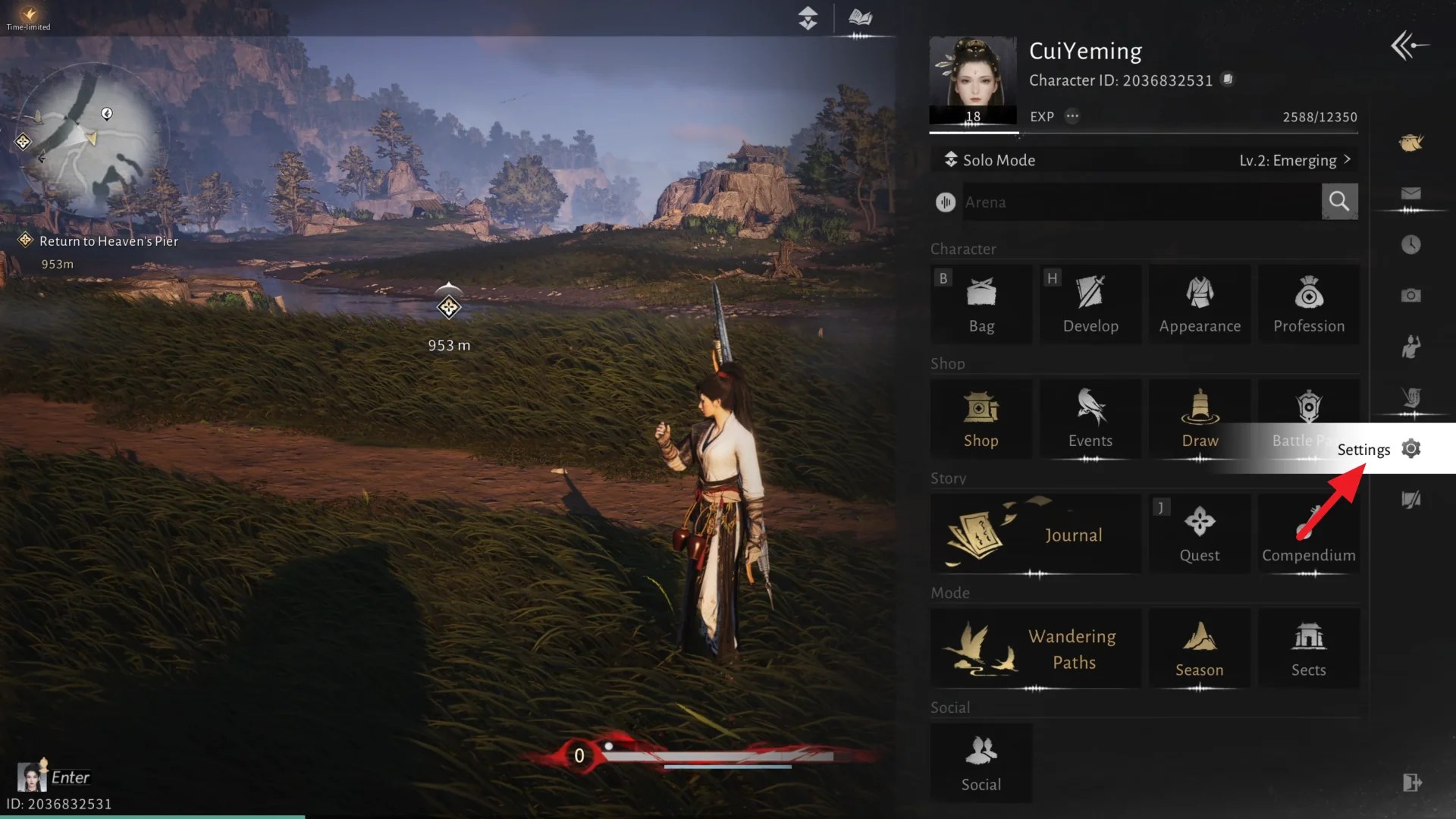
Task: Open the clock activity icon
Action: tap(1410, 244)
